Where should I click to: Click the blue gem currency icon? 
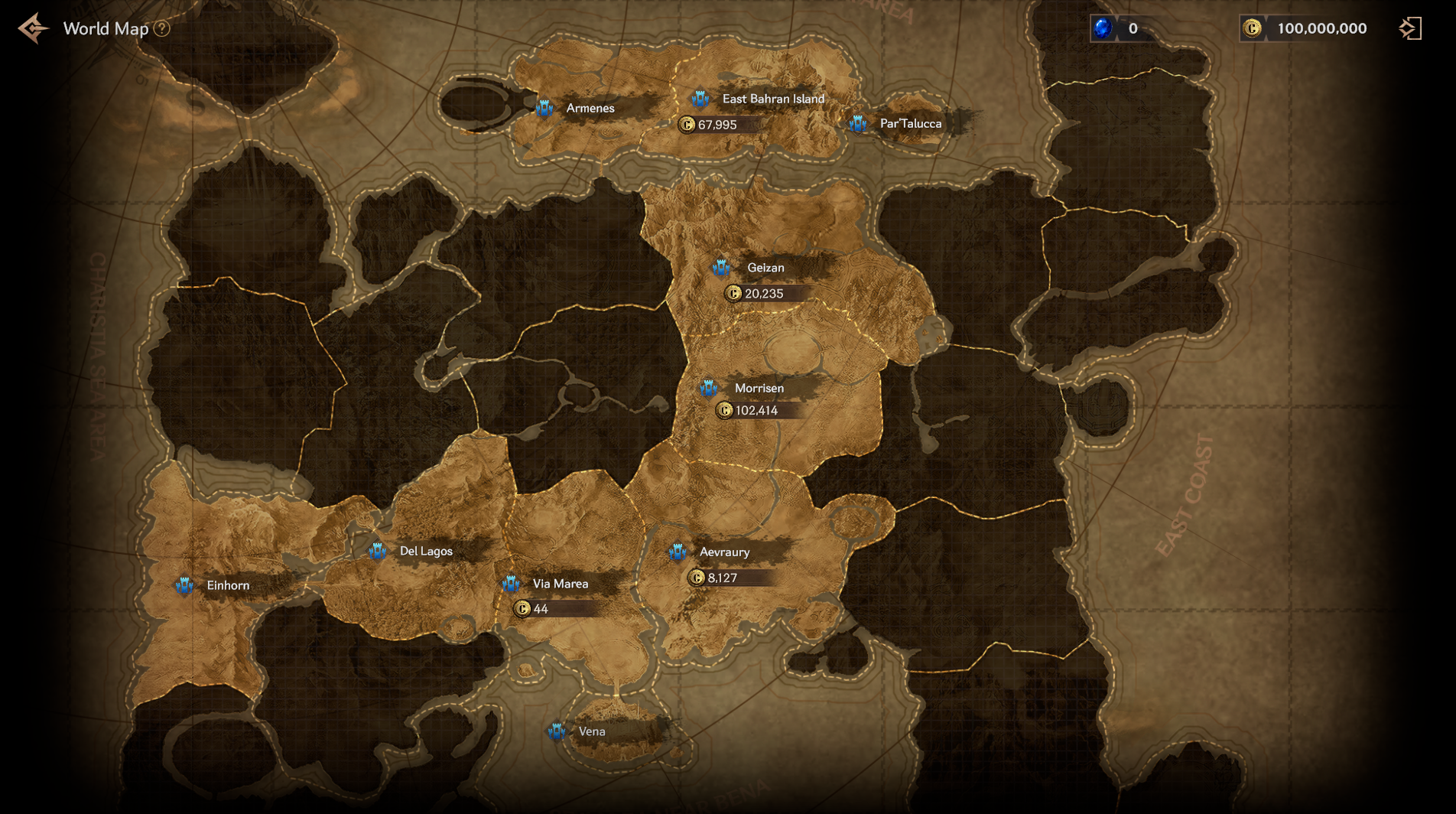pos(1103,29)
